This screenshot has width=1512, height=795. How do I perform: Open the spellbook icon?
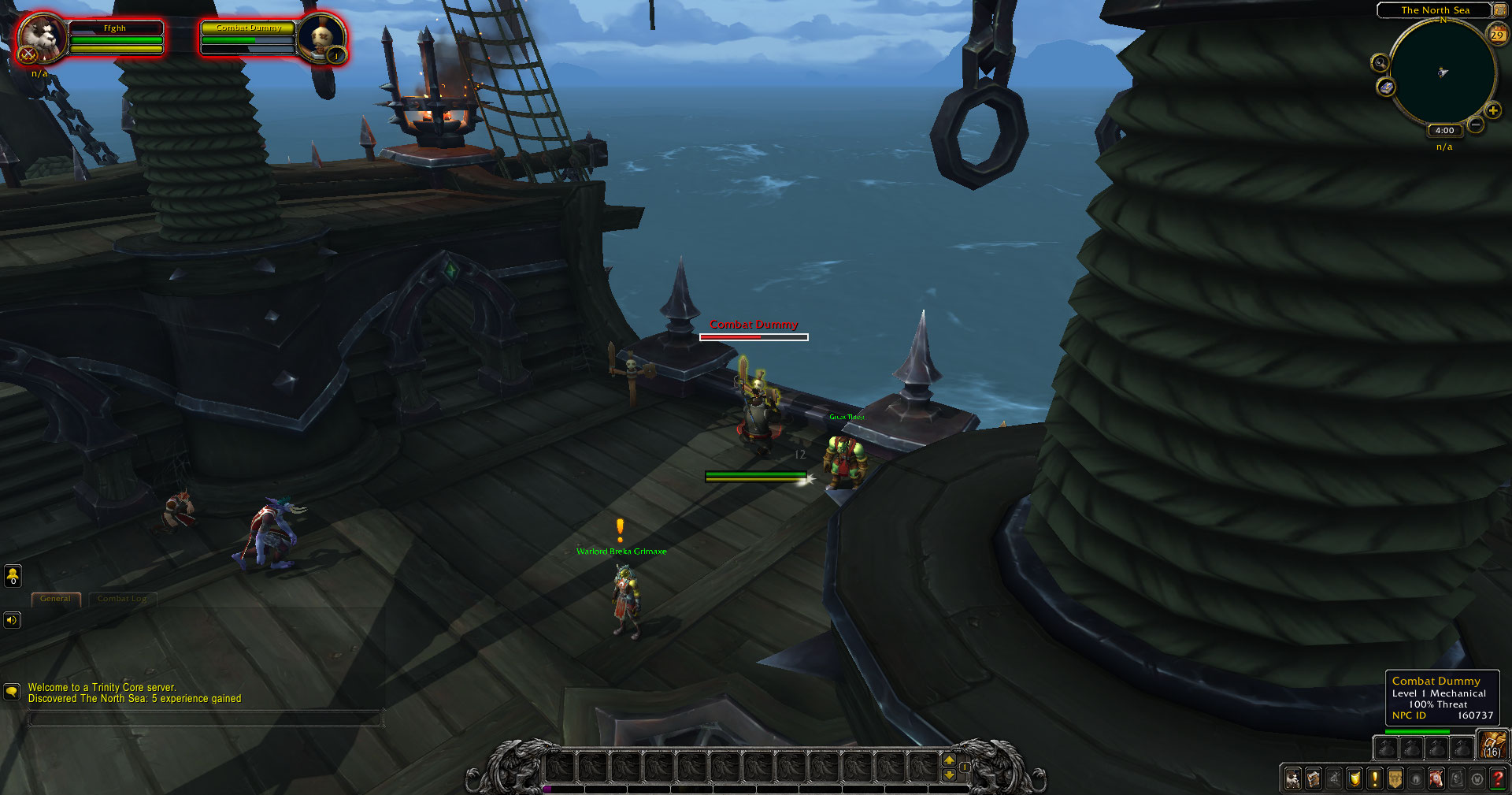point(1314,778)
